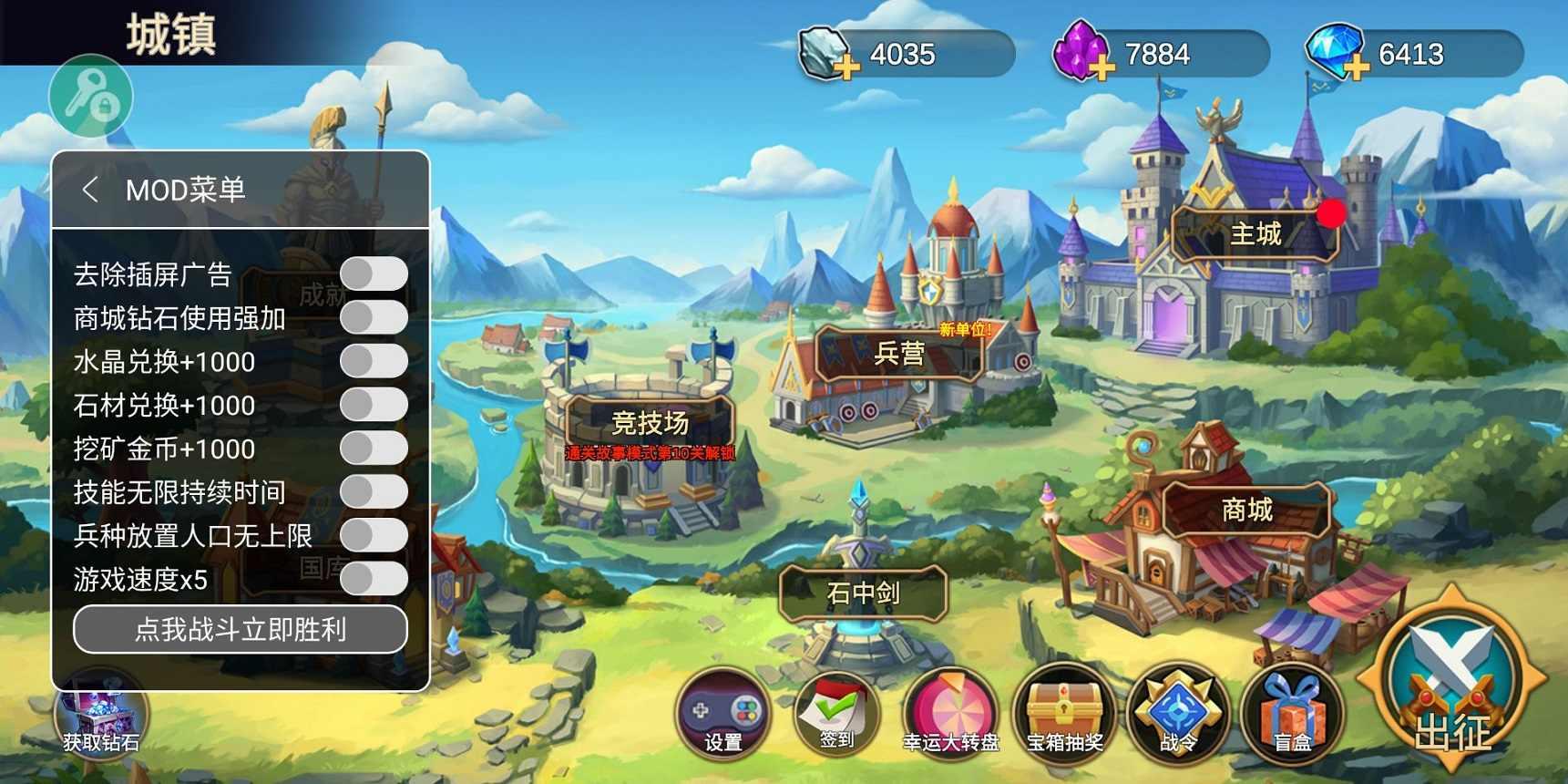Screen dimensions: 1568x784
Task: Tap the green key unlock icon
Action: click(90, 96)
